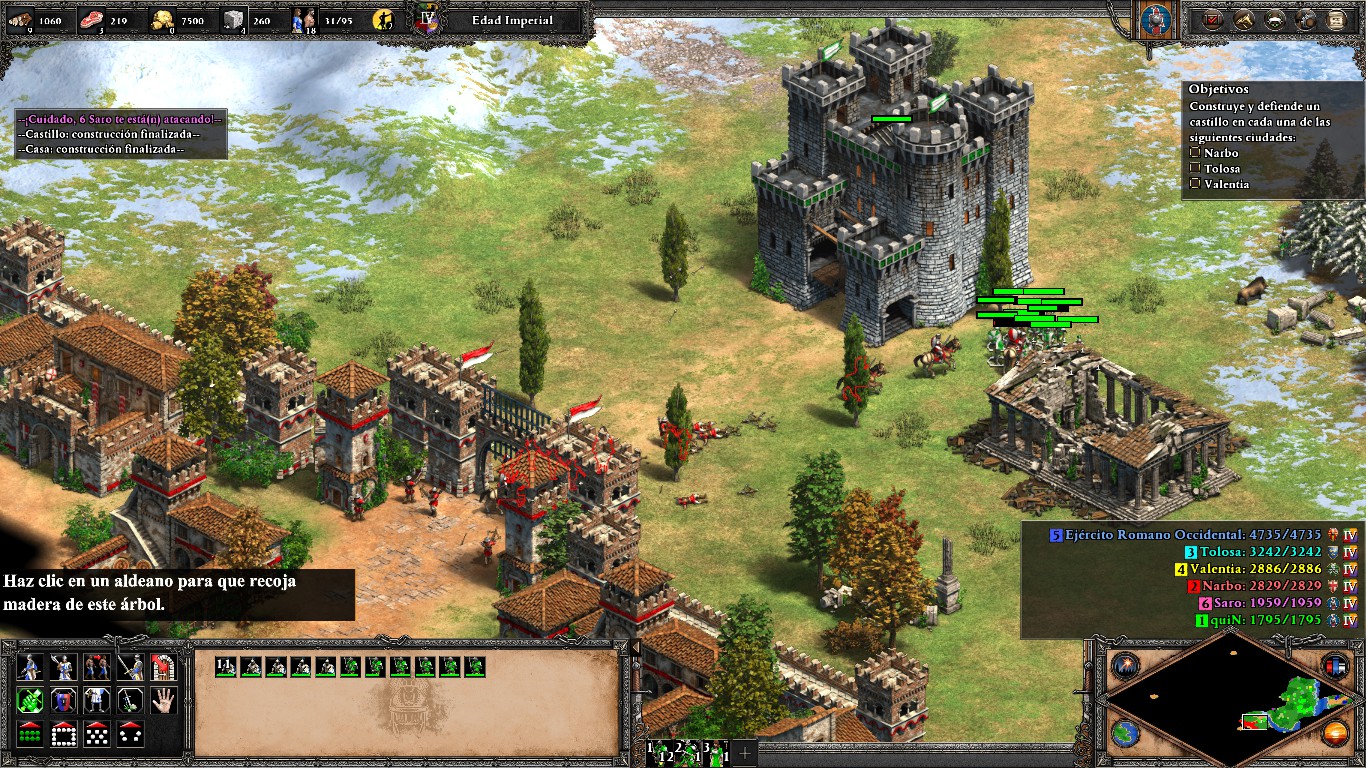This screenshot has width=1366, height=768.
Task: Open the gear-shaped settings menu button
Action: click(1306, 19)
